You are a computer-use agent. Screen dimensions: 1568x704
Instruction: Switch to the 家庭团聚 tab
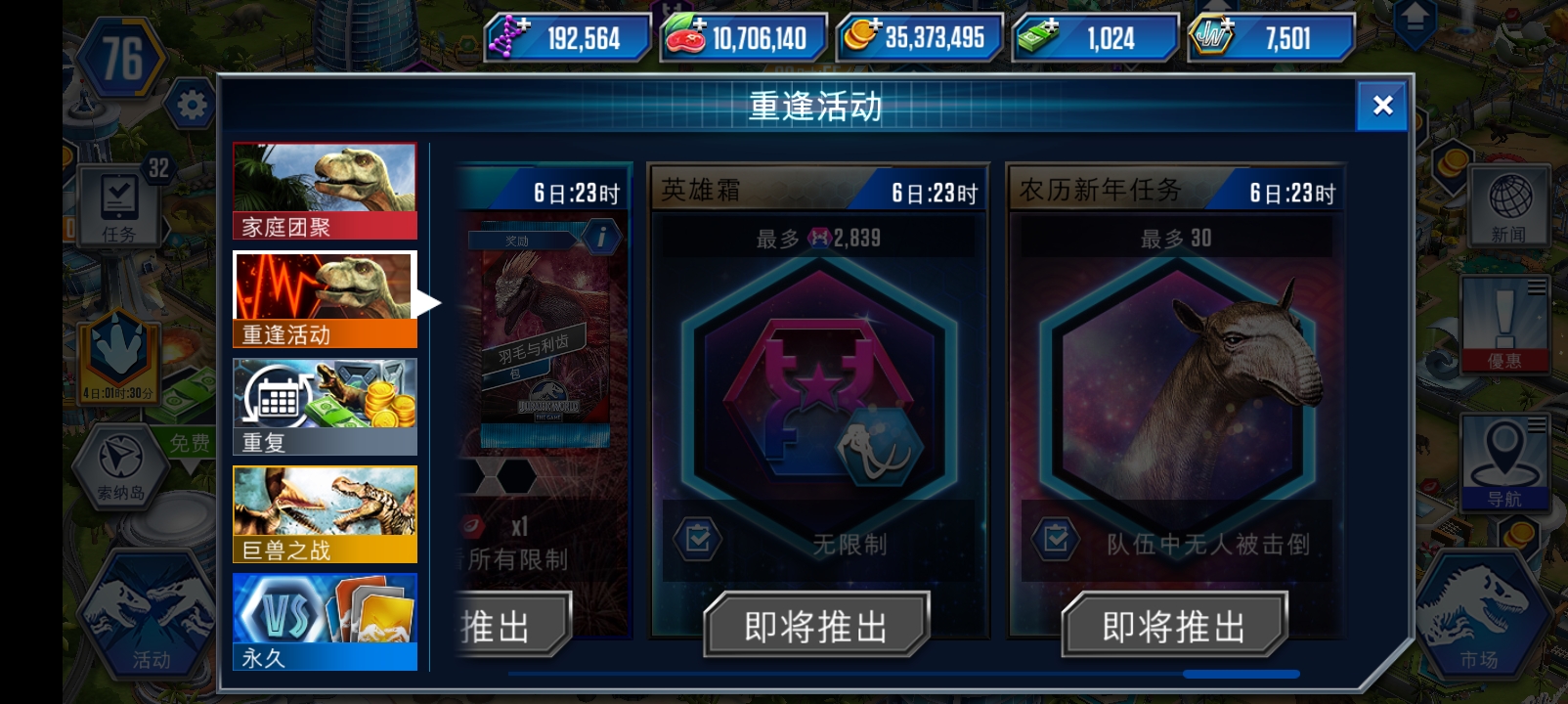(x=325, y=189)
